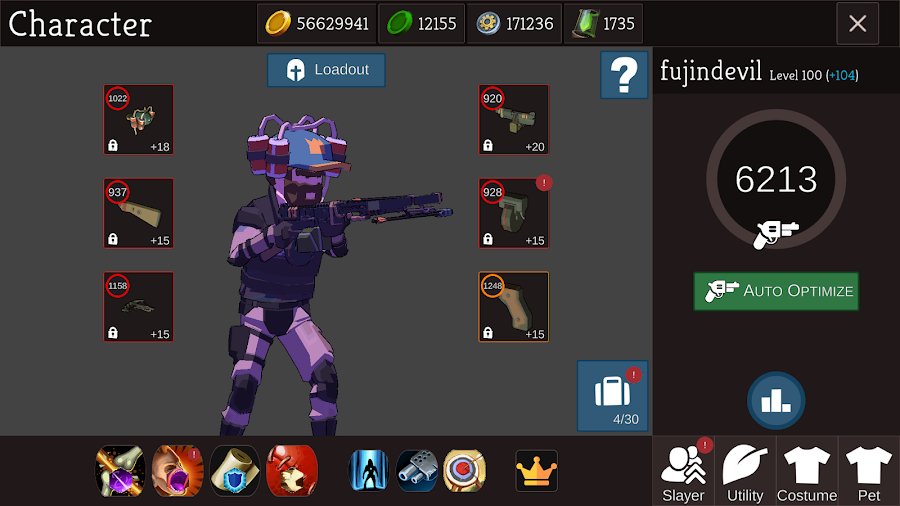Viewport: 900px width, 506px height.
Task: Select the pistol grip slot rated 1248
Action: click(x=514, y=307)
